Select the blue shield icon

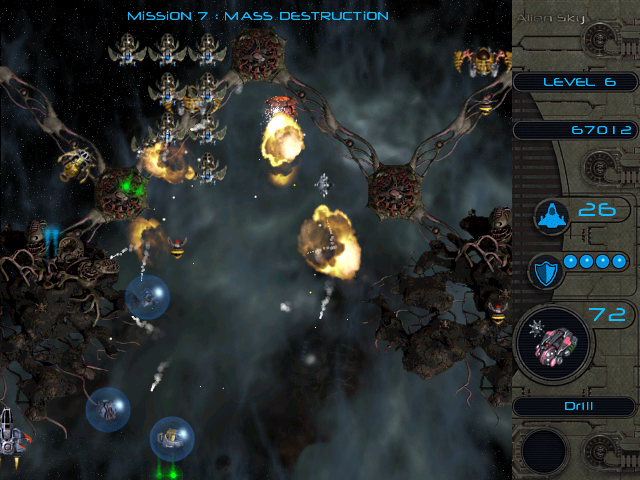coord(546,271)
